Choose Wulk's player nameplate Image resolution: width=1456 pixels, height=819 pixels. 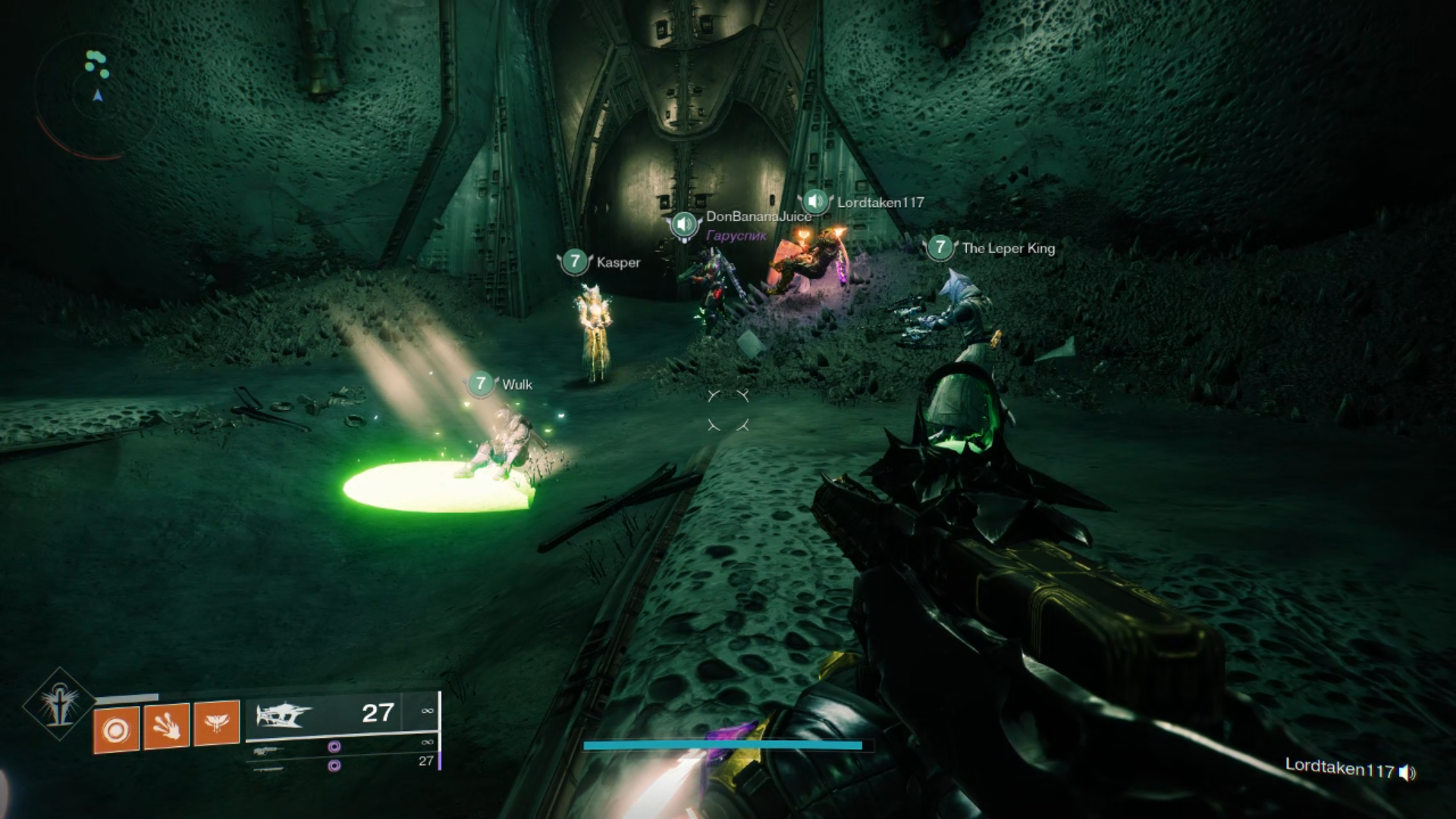click(516, 384)
